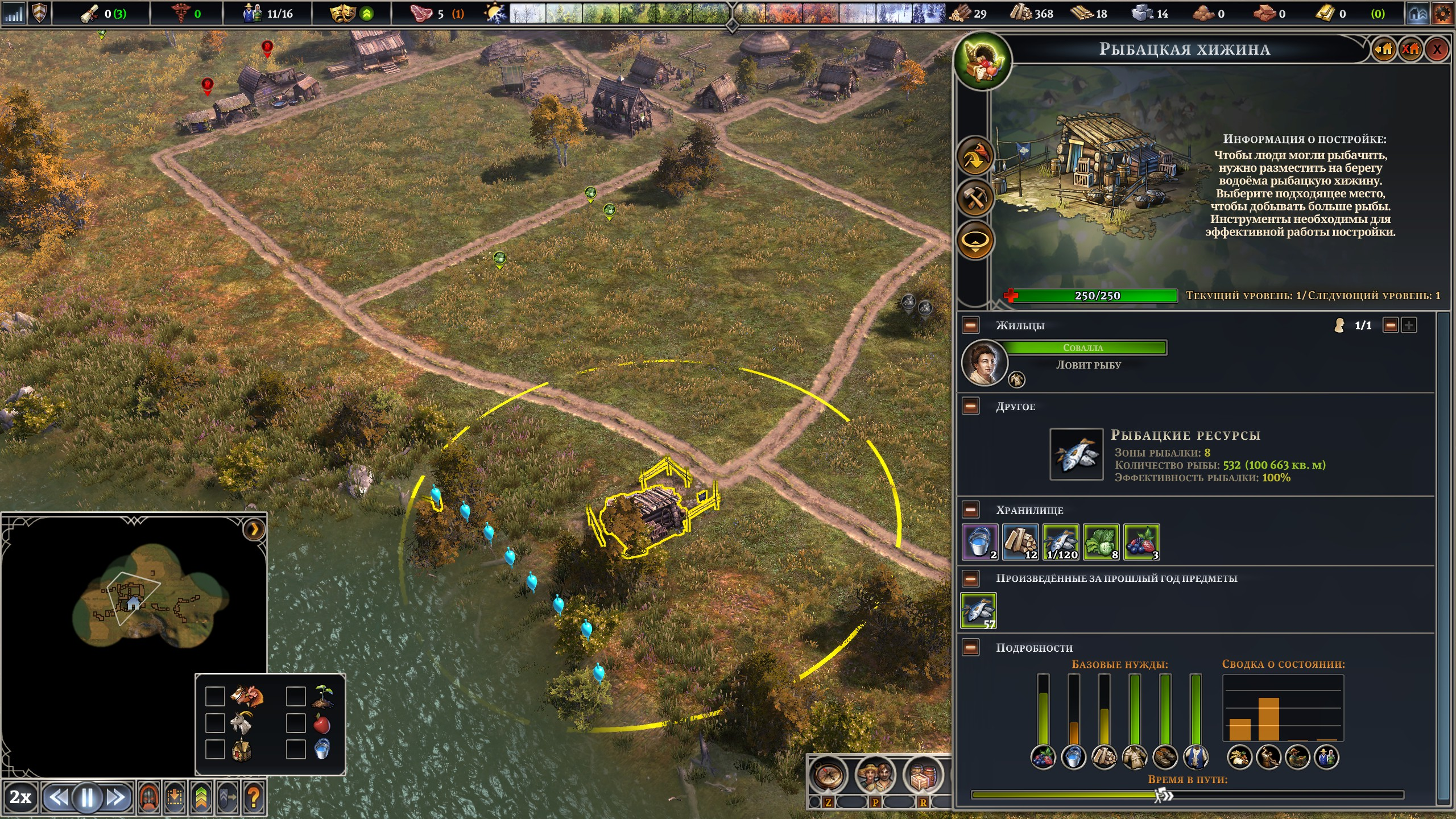Screen dimensions: 1456x819
Task: Pause the game with the pause button
Action: coord(87,798)
